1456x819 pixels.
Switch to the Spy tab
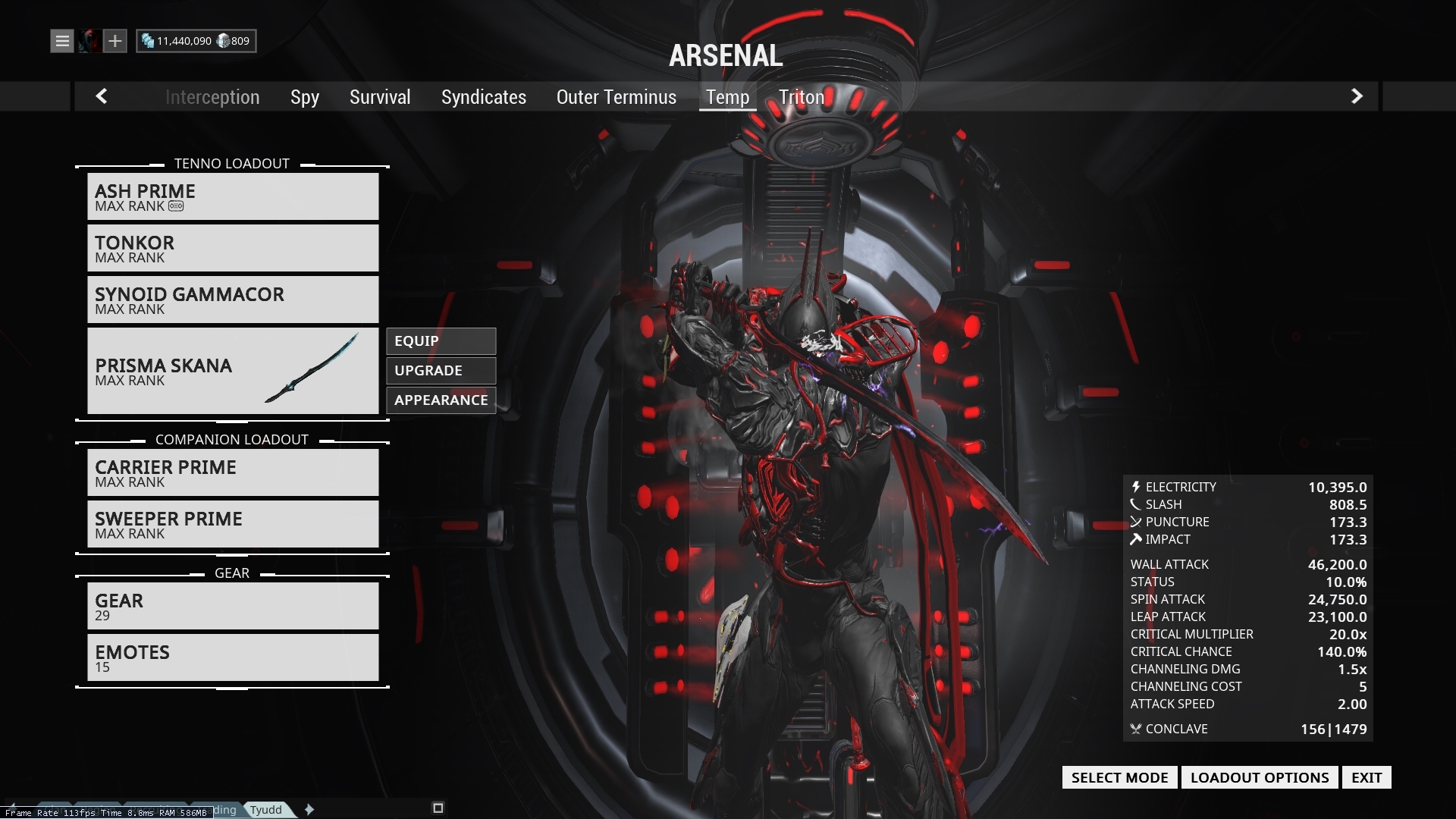point(304,96)
